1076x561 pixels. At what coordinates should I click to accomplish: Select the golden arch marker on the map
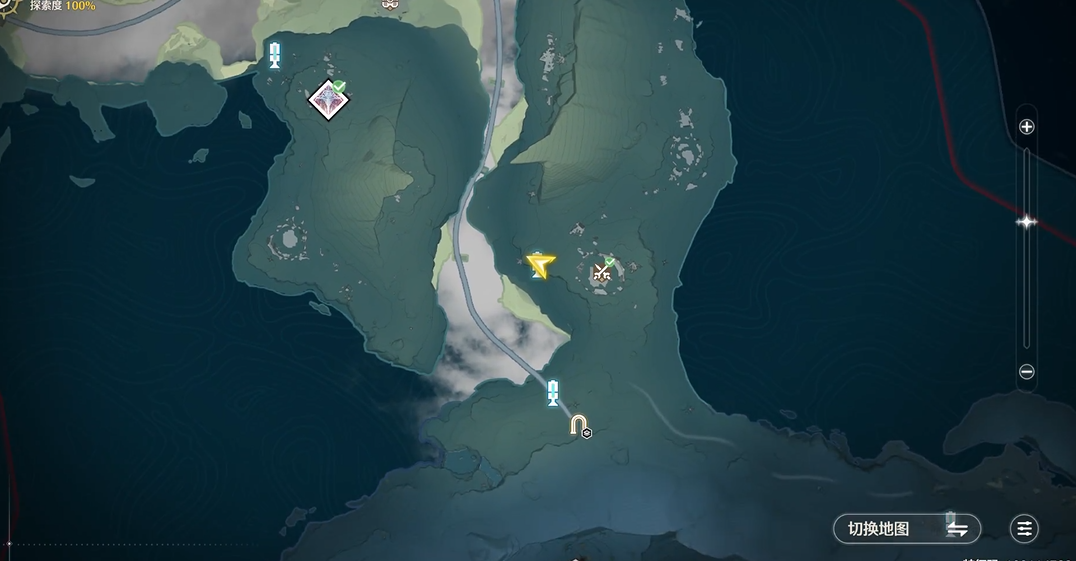coord(578,426)
